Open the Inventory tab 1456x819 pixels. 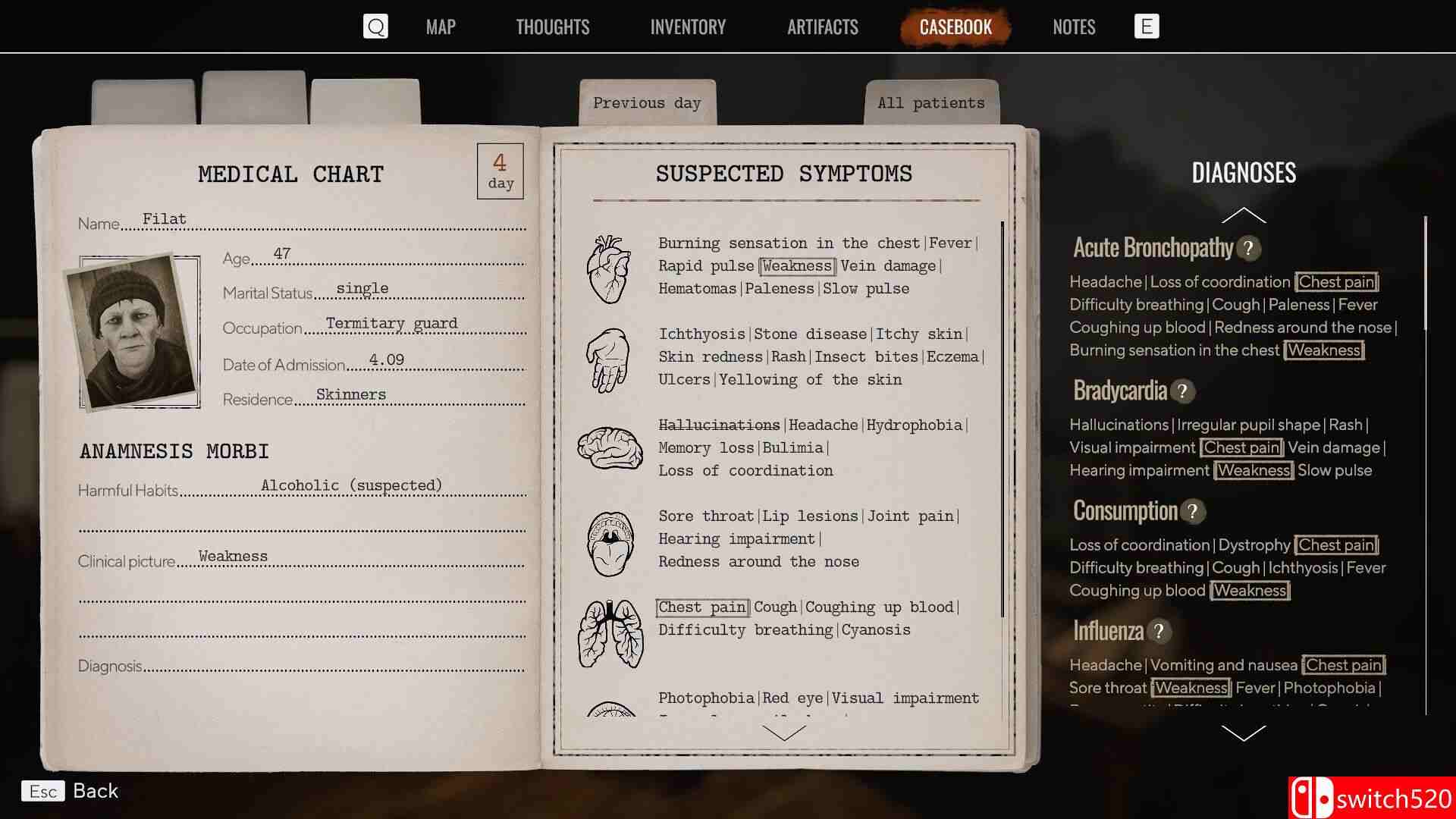(688, 27)
